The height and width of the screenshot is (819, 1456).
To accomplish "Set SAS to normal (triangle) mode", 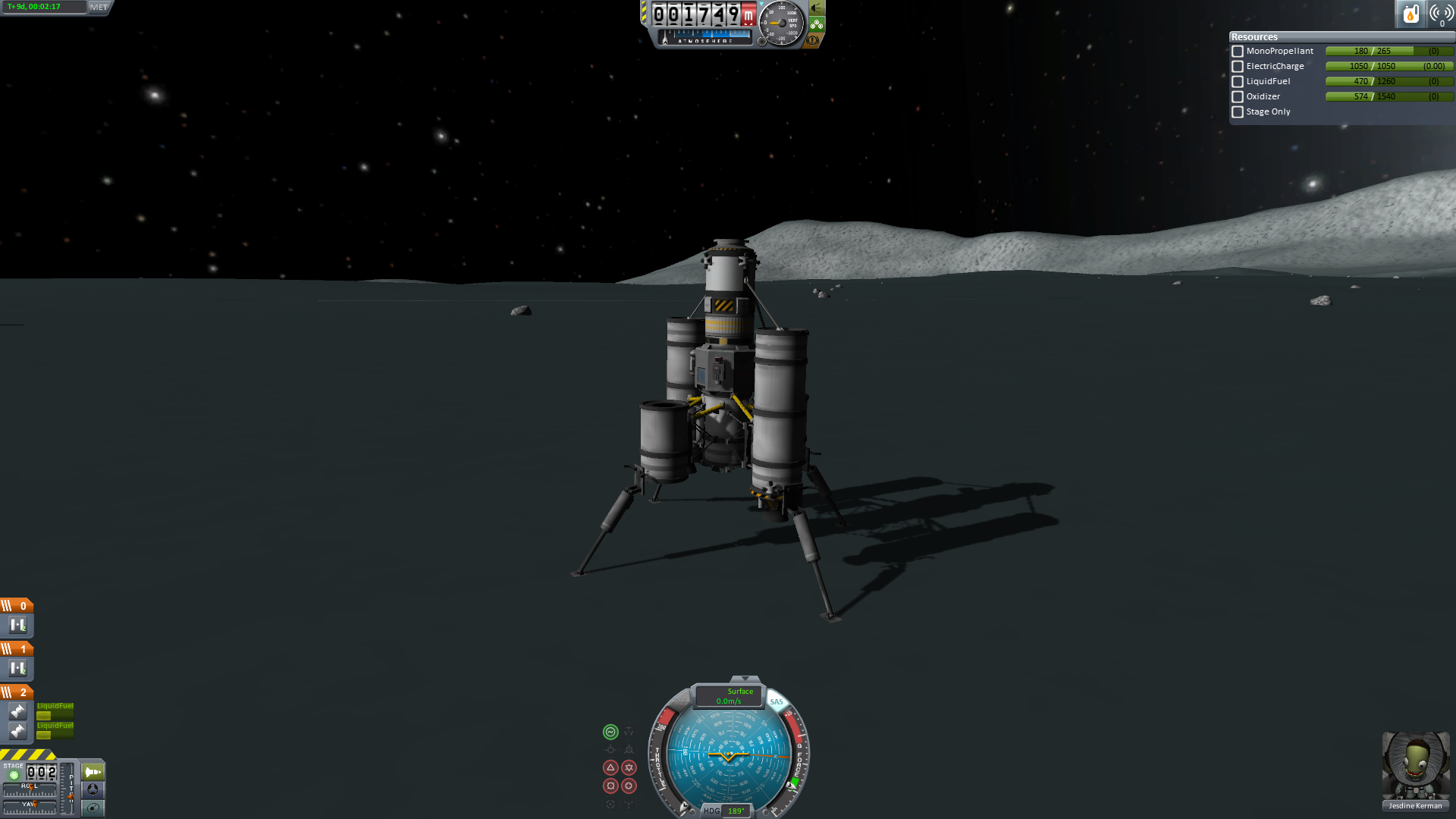I will [x=610, y=767].
